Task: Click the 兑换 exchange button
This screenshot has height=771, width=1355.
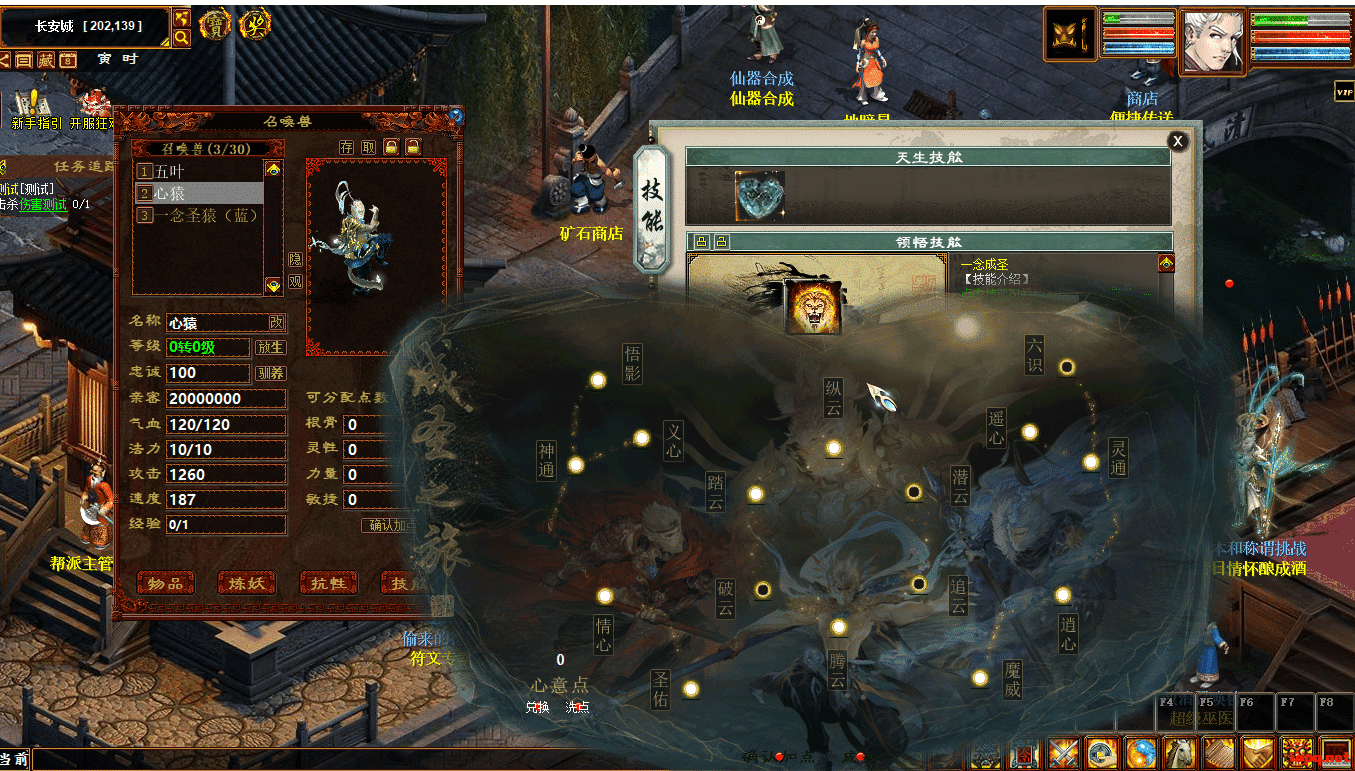Action: pos(537,707)
